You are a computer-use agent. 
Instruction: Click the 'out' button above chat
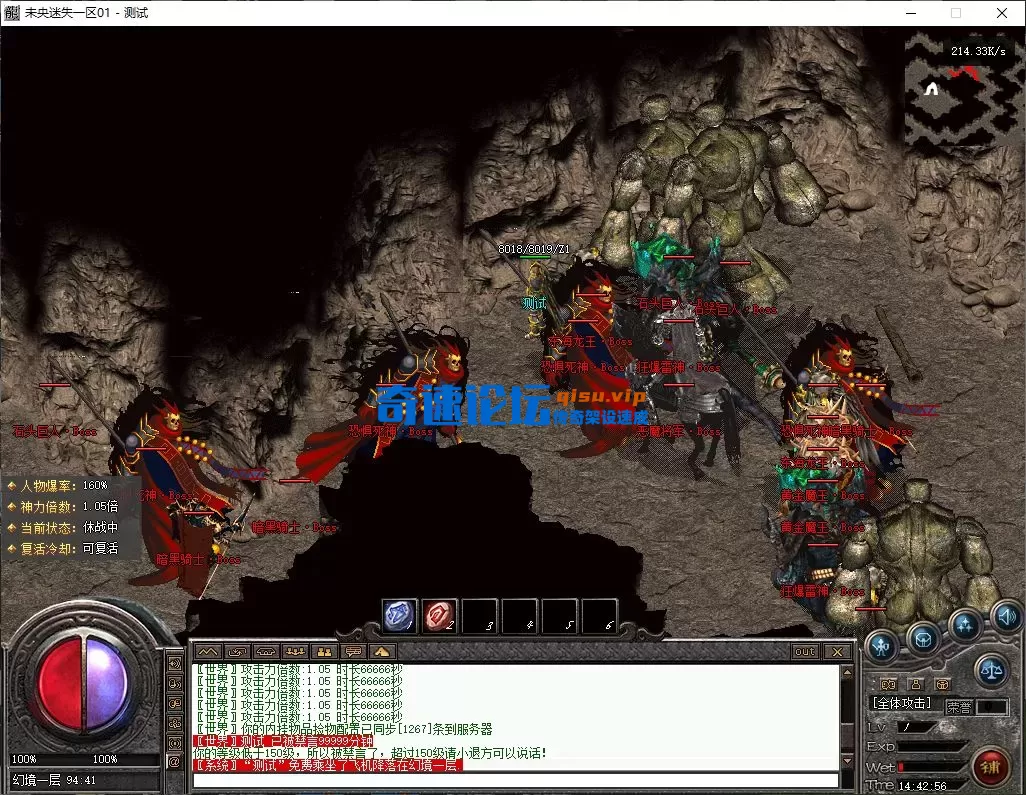[x=805, y=652]
